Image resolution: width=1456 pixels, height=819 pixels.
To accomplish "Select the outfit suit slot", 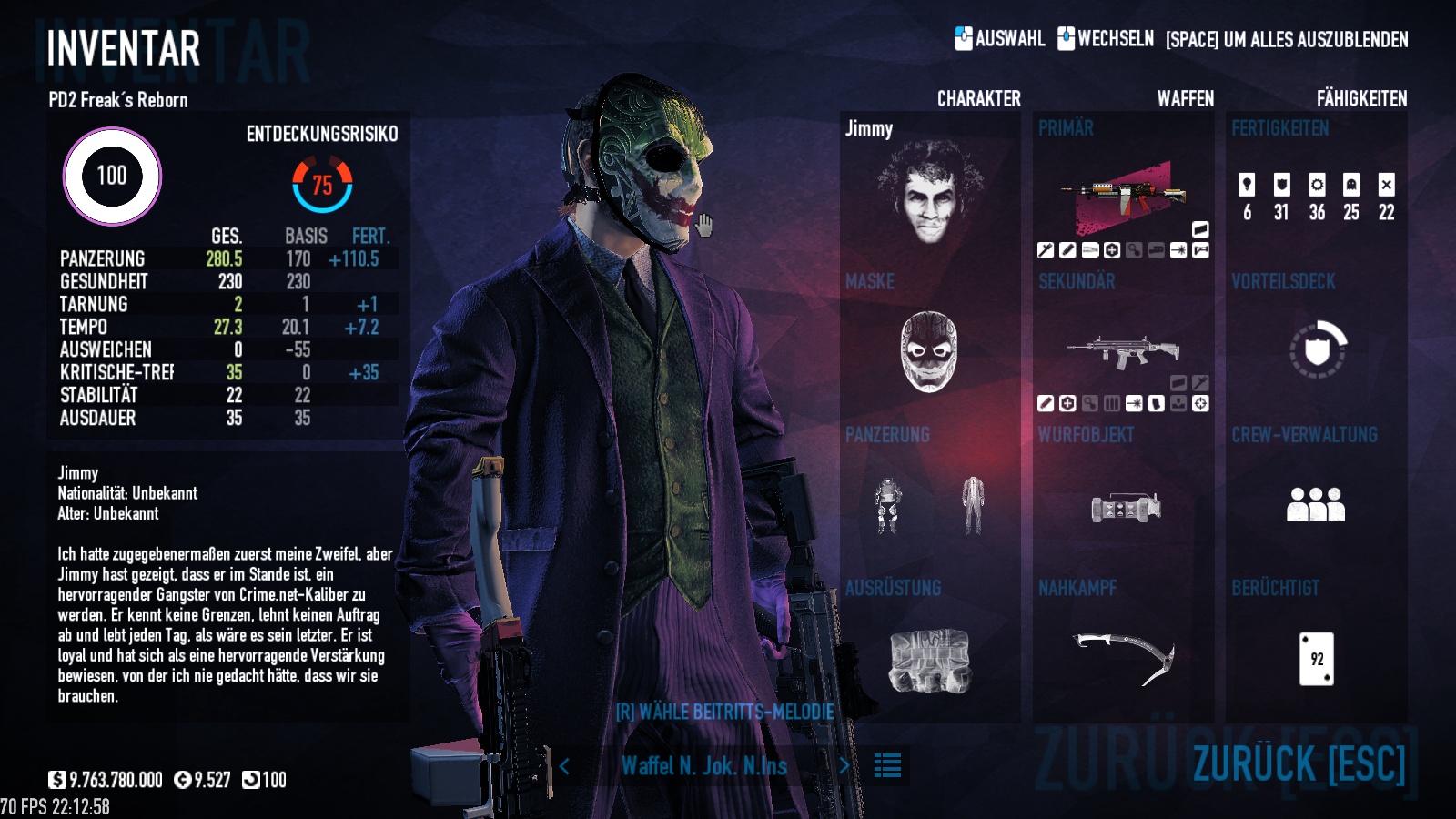I will pos(973,505).
